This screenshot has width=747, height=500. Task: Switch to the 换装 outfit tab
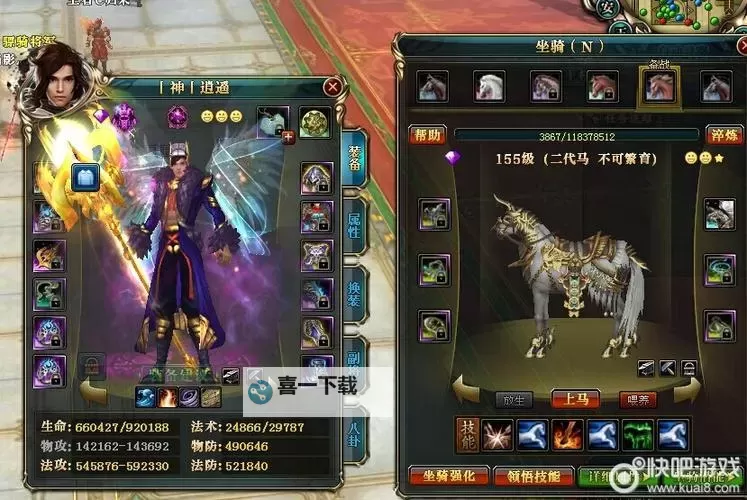(353, 296)
